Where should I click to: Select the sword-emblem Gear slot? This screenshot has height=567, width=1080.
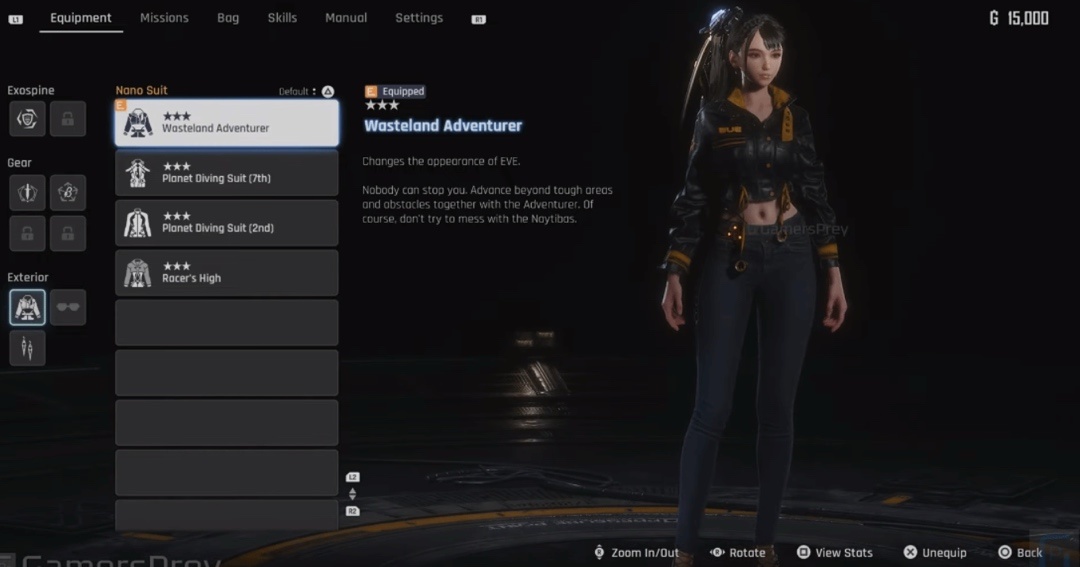pos(28,192)
